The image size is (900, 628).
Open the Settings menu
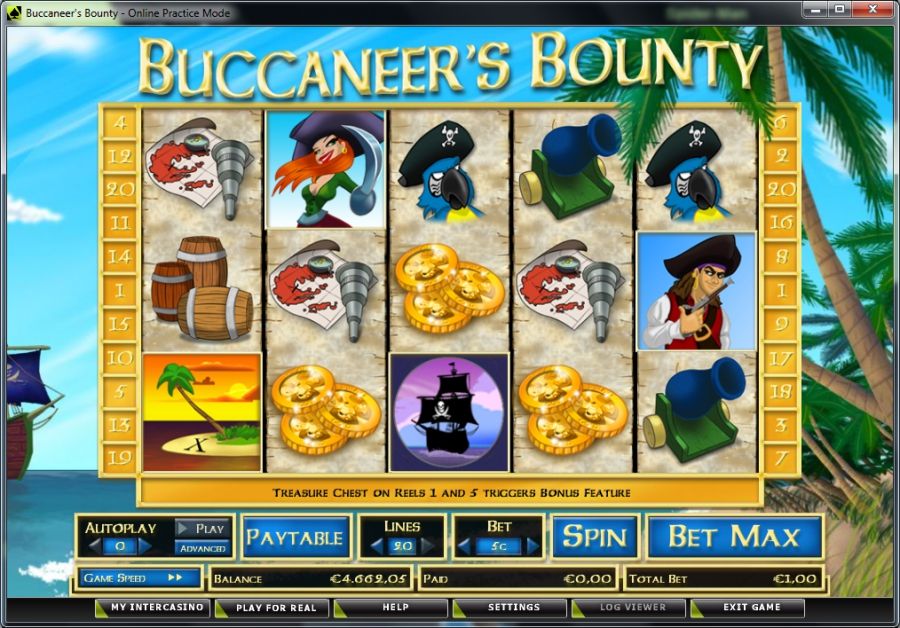click(x=513, y=607)
